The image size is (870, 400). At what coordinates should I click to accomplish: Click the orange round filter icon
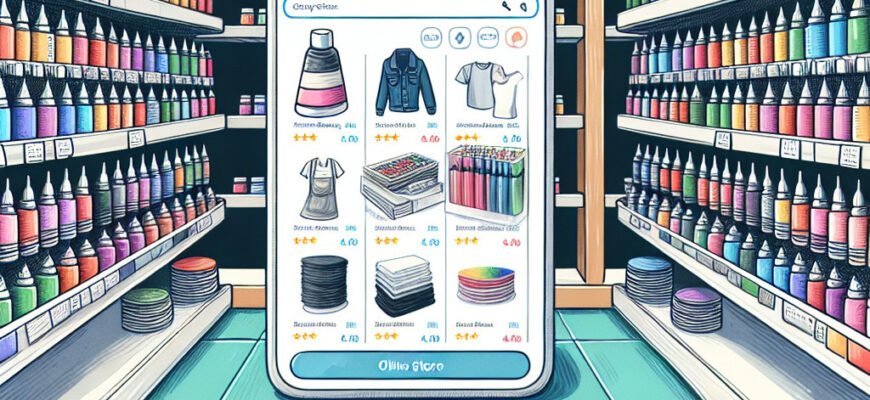coord(517,39)
